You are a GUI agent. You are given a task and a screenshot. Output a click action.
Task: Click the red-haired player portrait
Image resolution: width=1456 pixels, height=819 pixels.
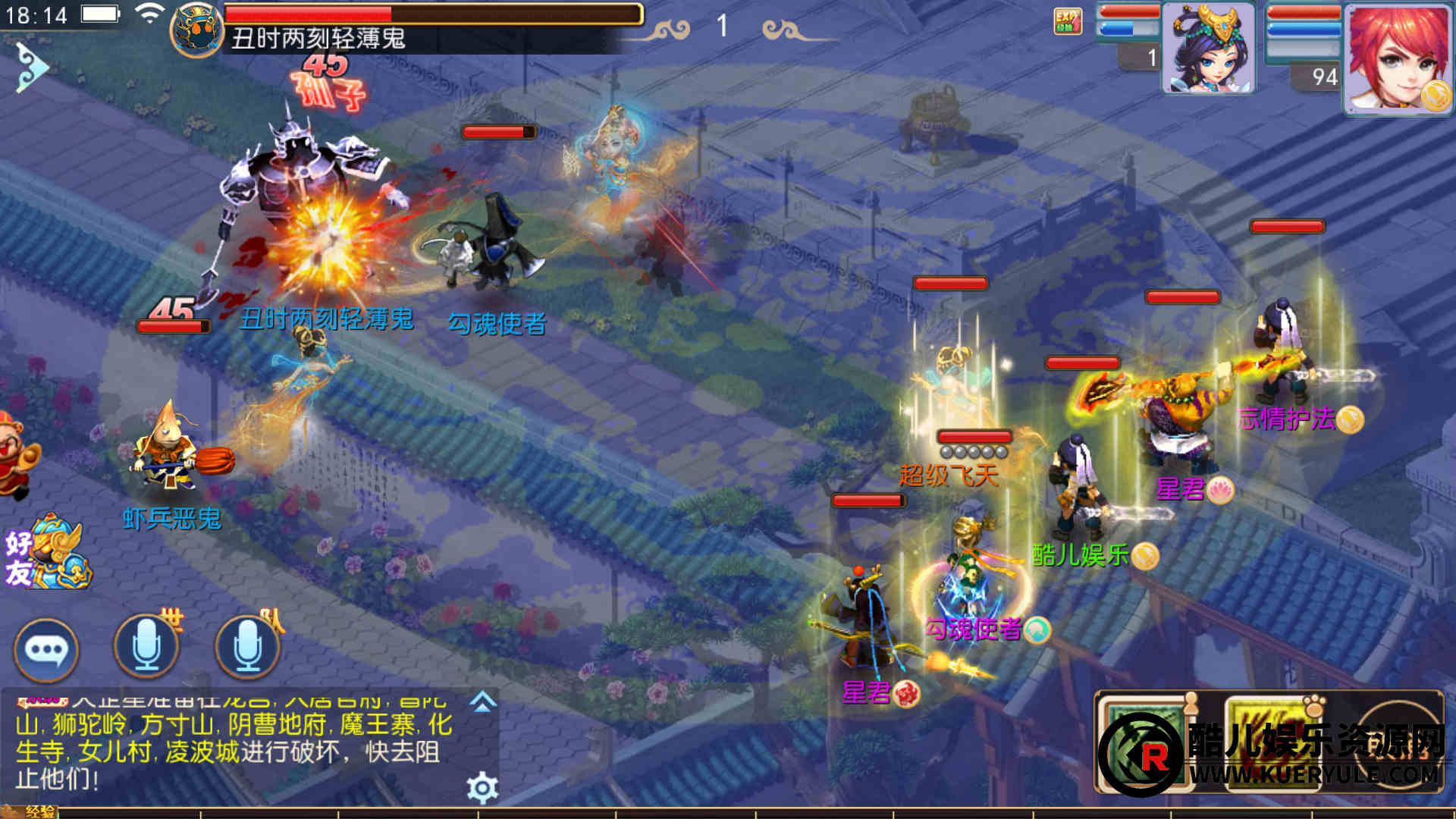pyautogui.click(x=1398, y=59)
